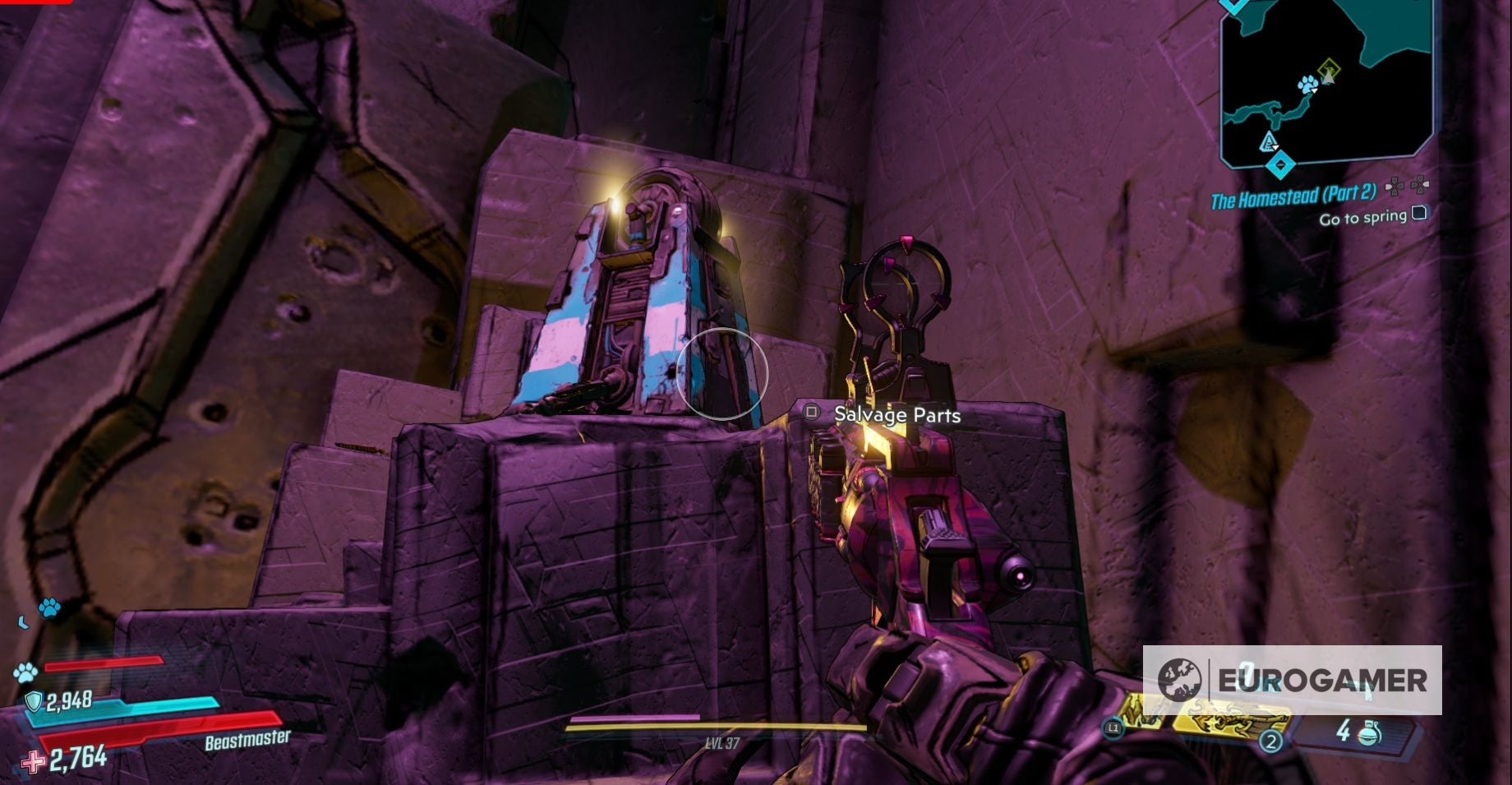The width and height of the screenshot is (1512, 785).
Task: Click the Beastmaster class label
Action: click(248, 738)
